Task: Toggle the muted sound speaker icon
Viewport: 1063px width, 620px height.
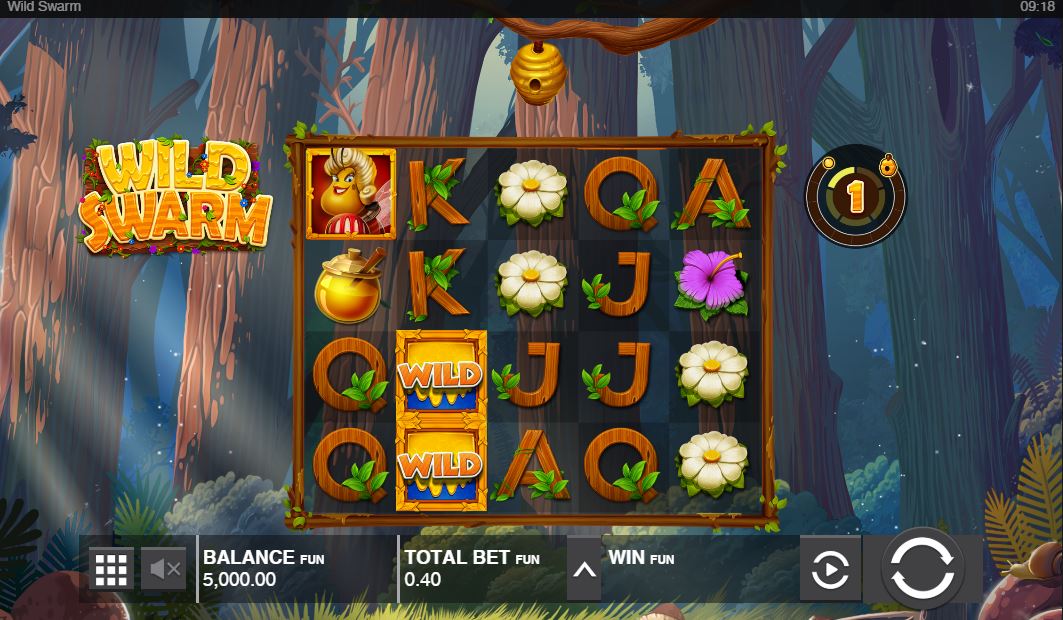Action: tap(163, 569)
